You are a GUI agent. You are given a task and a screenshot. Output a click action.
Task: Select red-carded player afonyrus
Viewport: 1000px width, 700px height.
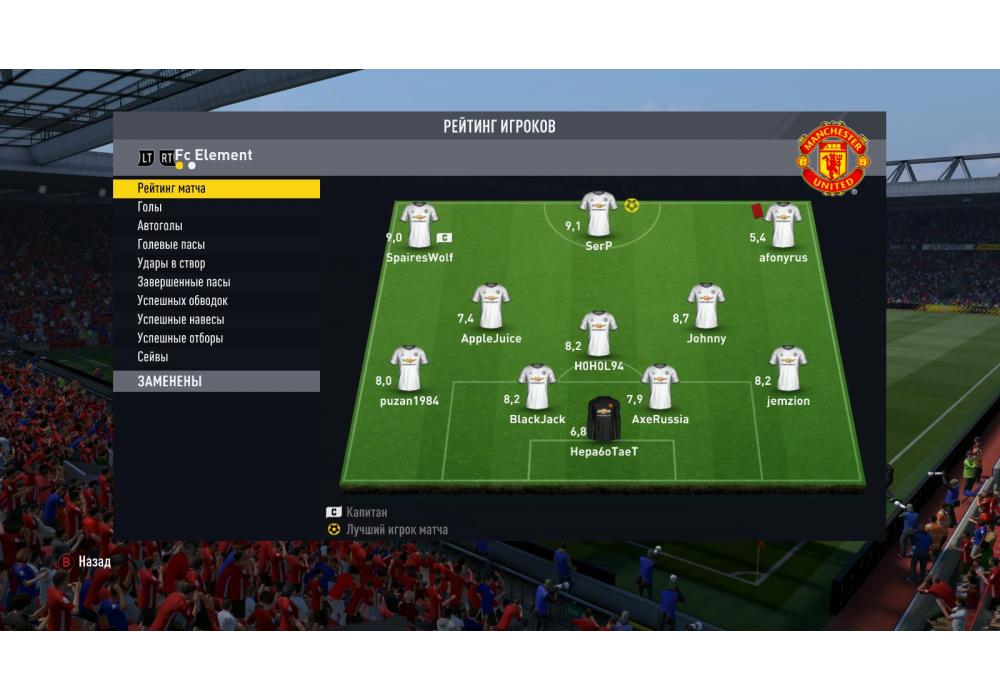(782, 225)
